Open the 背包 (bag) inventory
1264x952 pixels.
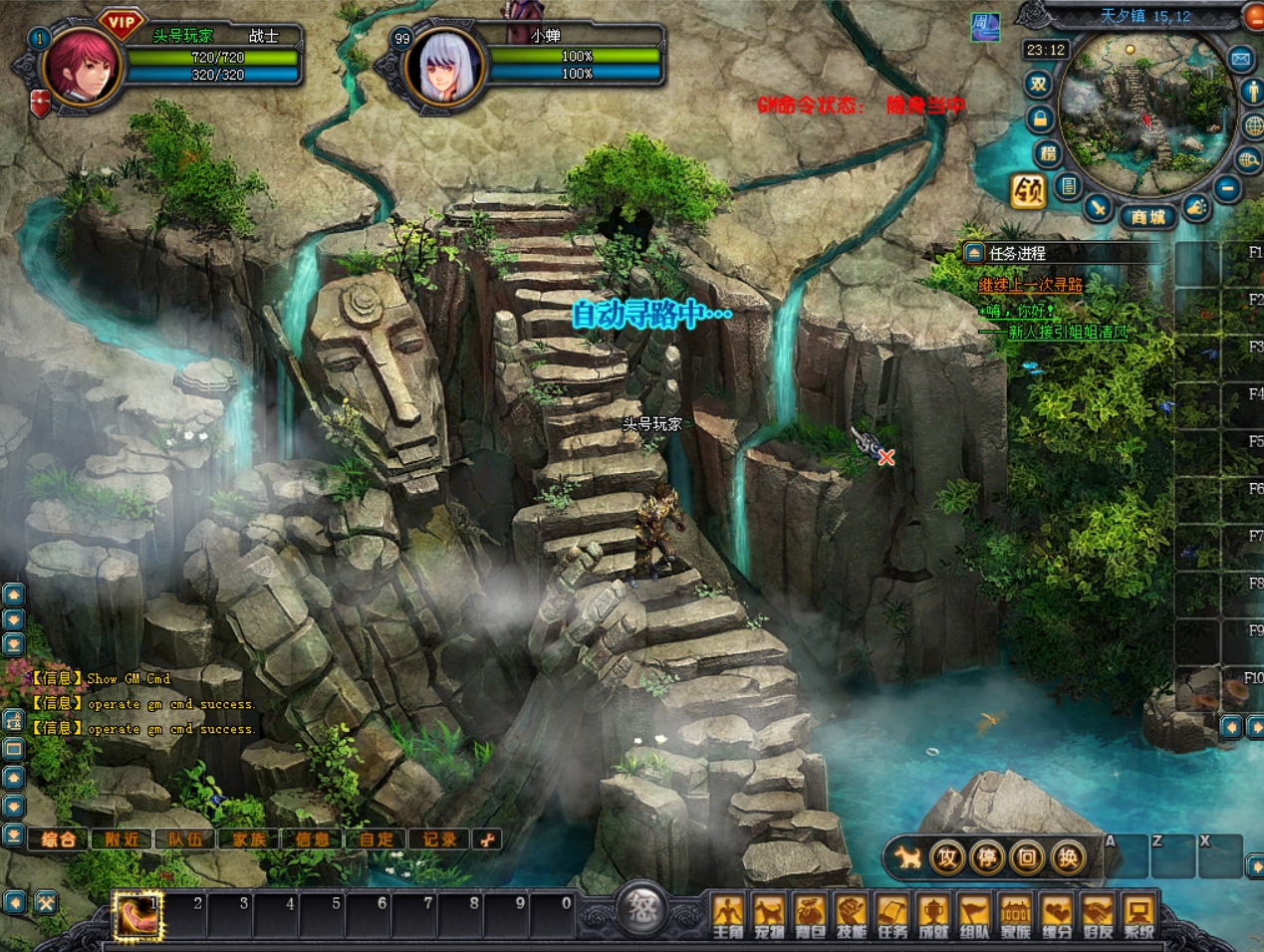point(810,915)
